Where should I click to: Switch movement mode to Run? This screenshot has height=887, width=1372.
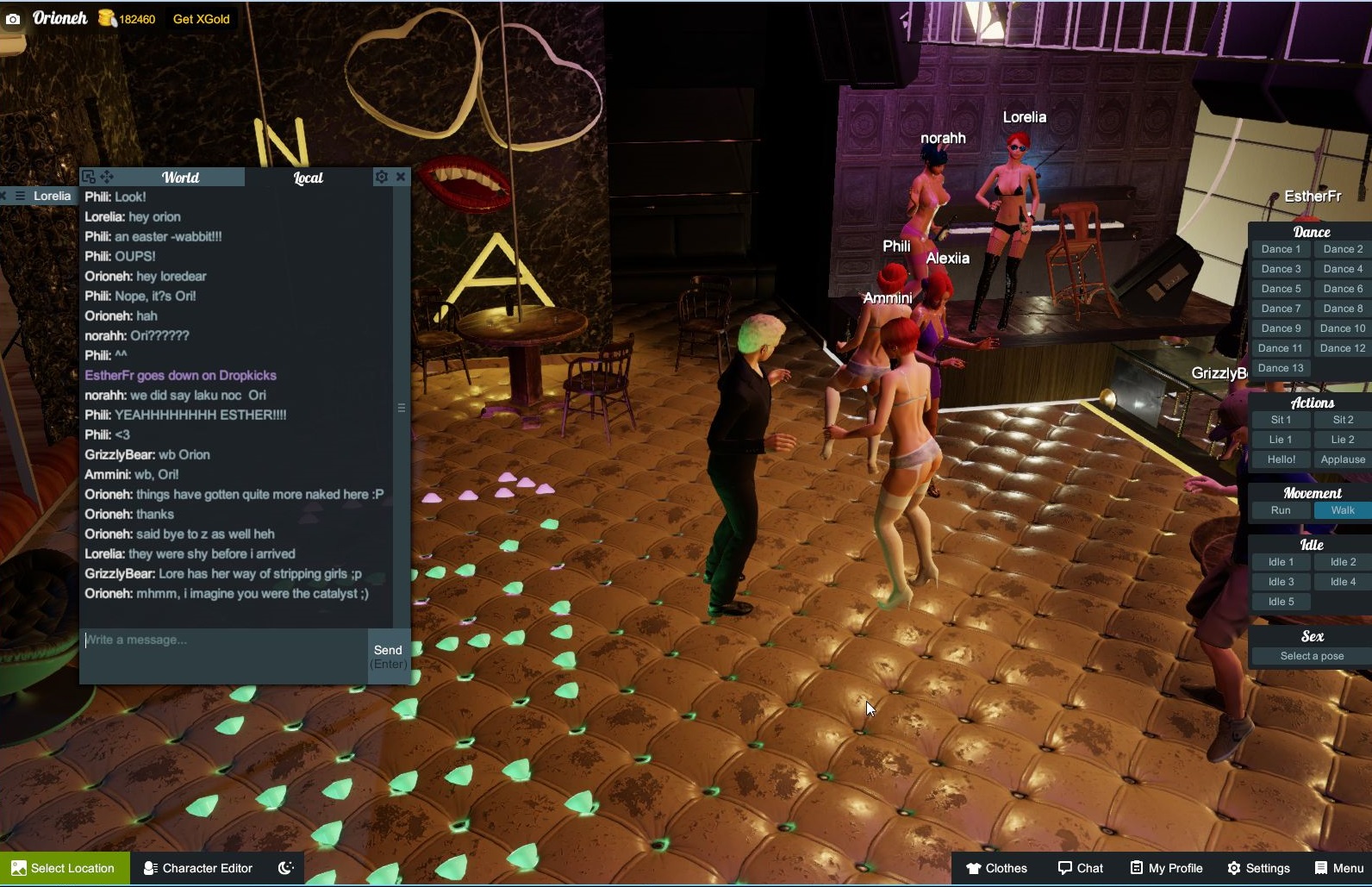pos(1280,509)
